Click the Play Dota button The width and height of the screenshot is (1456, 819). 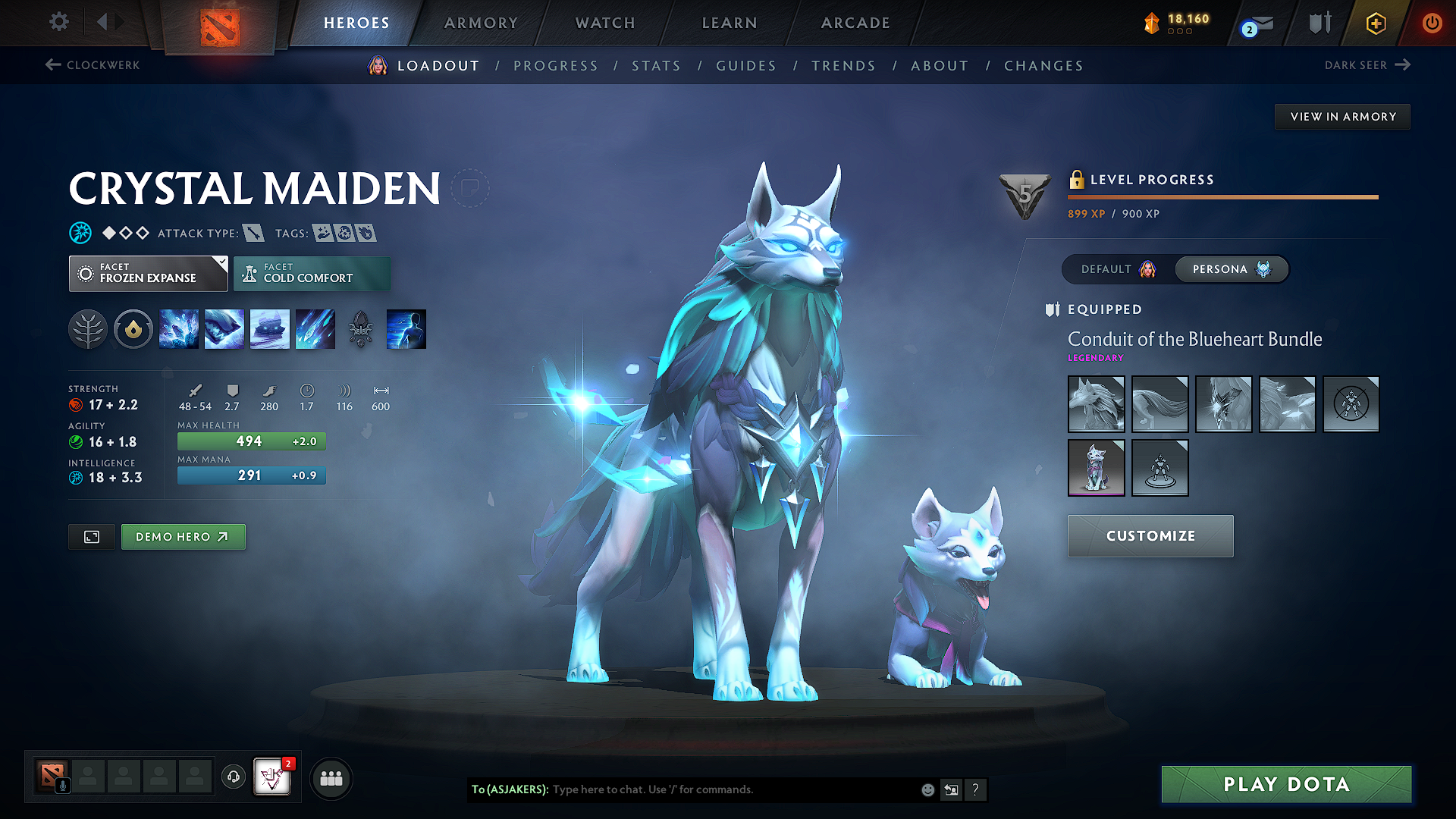[x=1286, y=784]
